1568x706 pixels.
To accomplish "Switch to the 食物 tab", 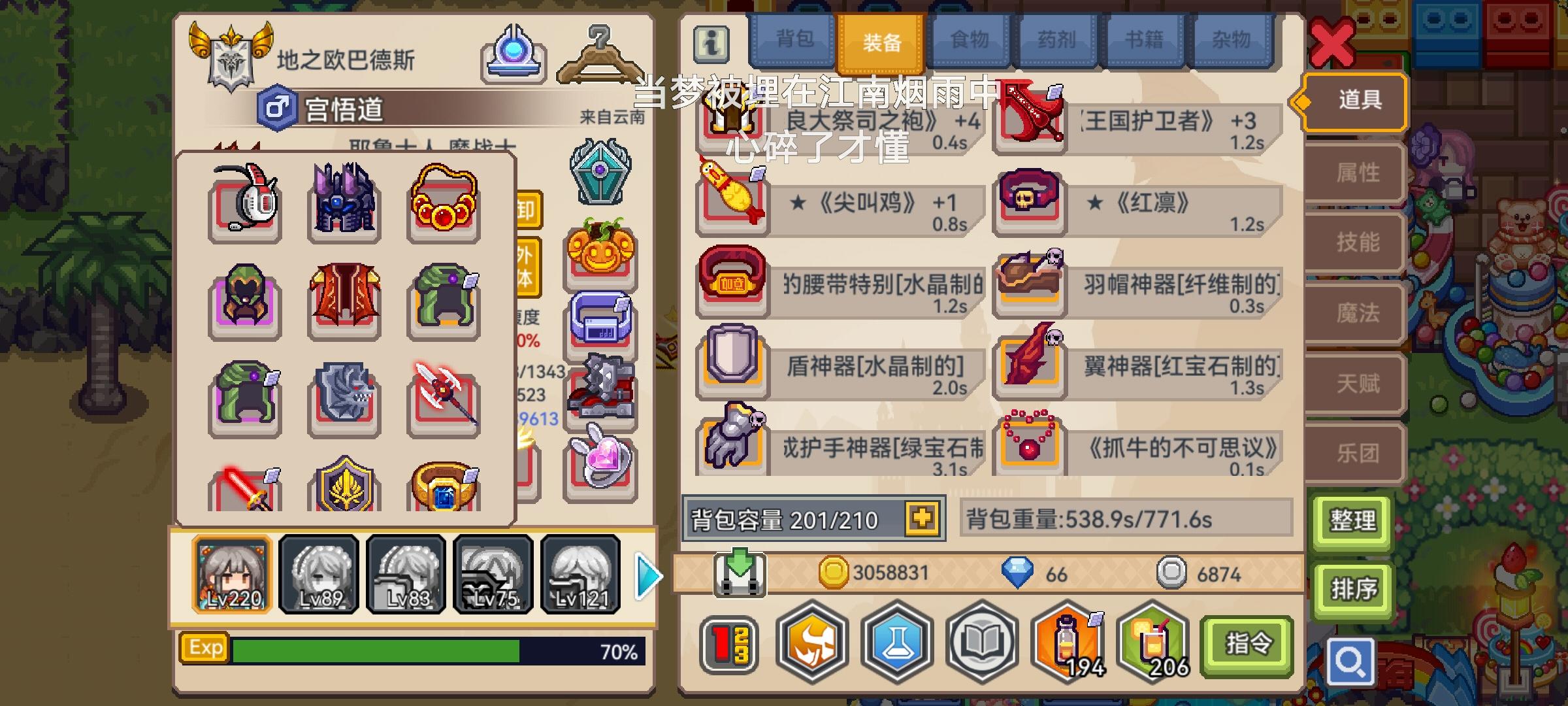I will tap(970, 41).
